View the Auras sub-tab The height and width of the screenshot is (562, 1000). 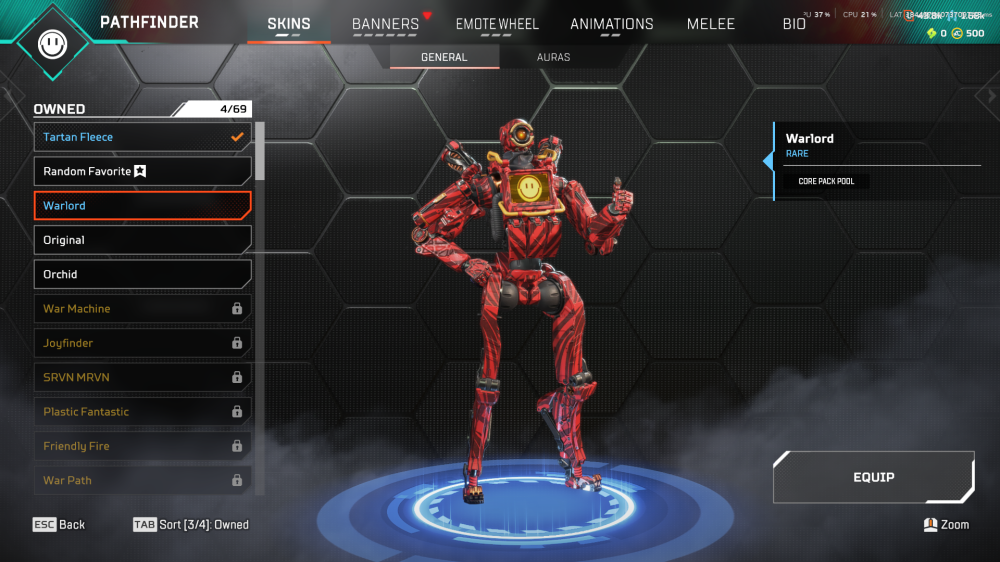(x=553, y=57)
